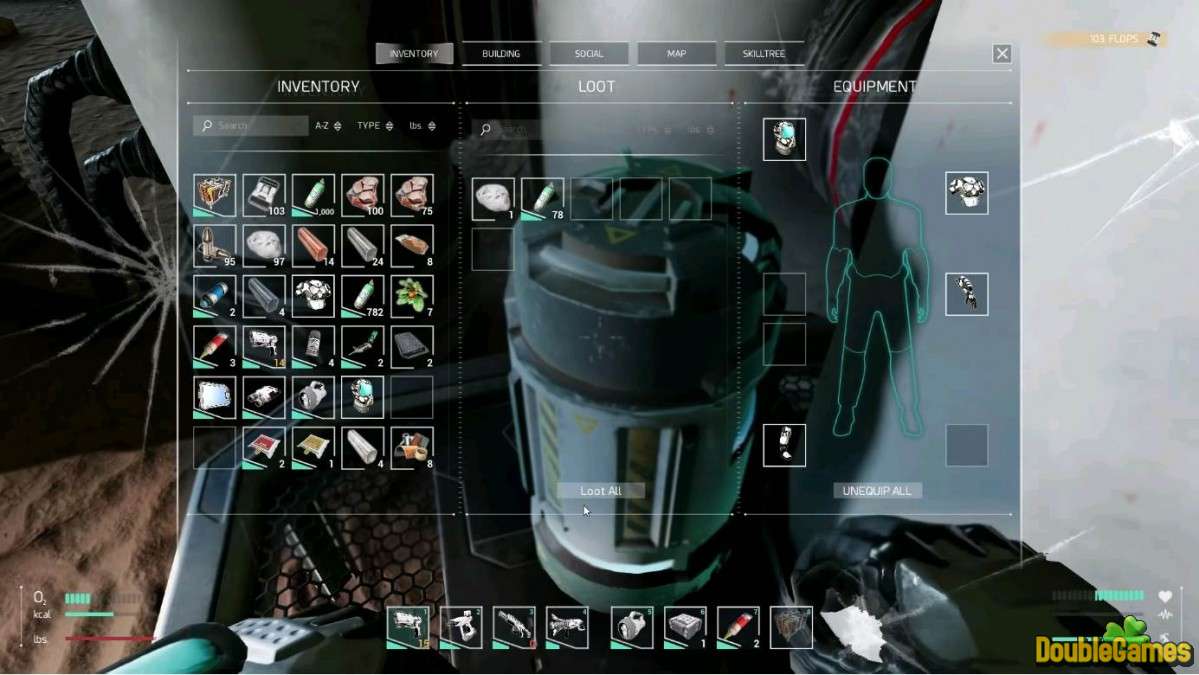Choose the green plant inventory item
The height and width of the screenshot is (675, 1199).
(412, 296)
